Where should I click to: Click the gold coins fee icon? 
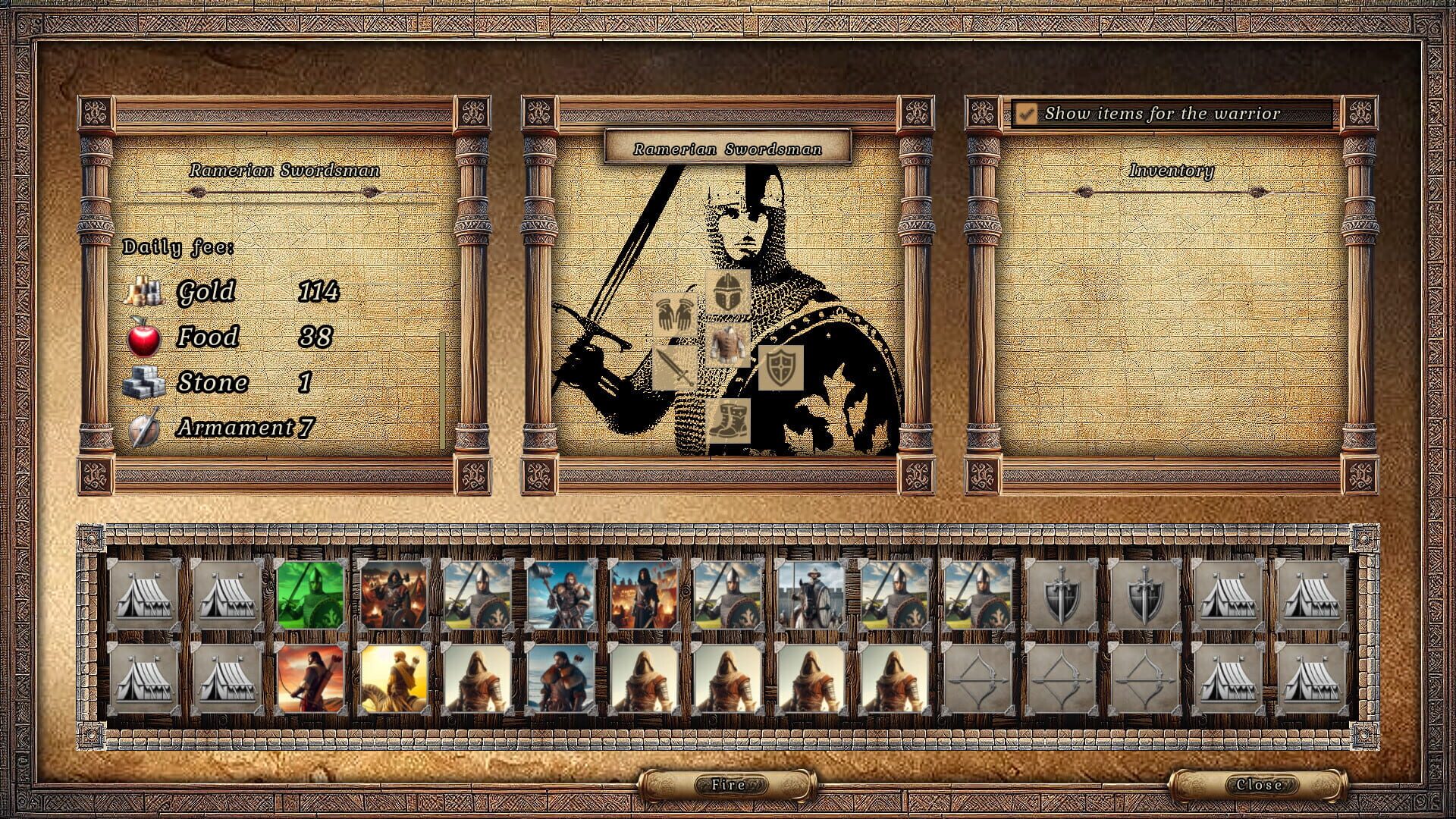tap(144, 290)
